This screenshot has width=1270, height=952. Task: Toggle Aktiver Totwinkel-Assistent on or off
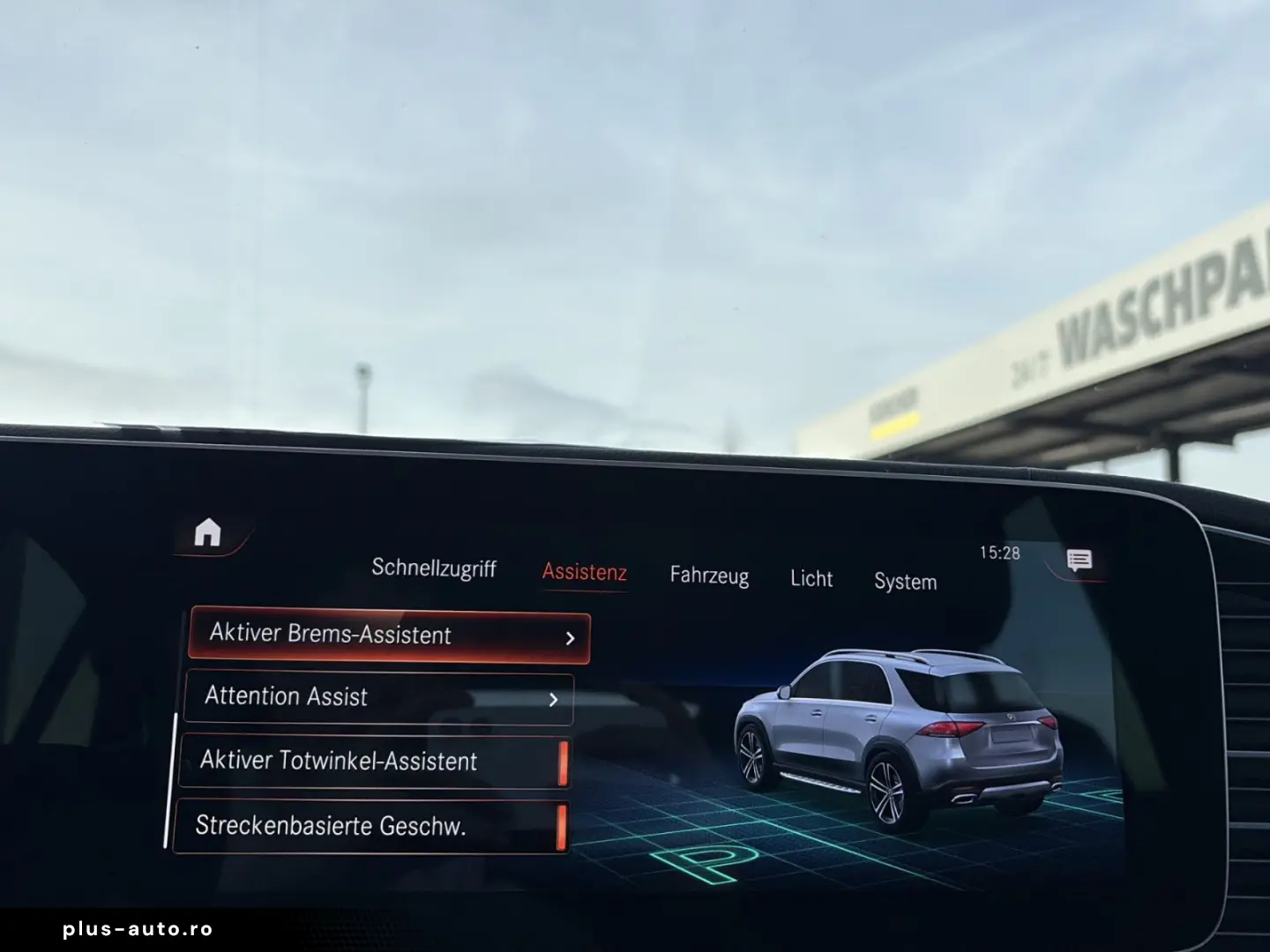(x=370, y=762)
